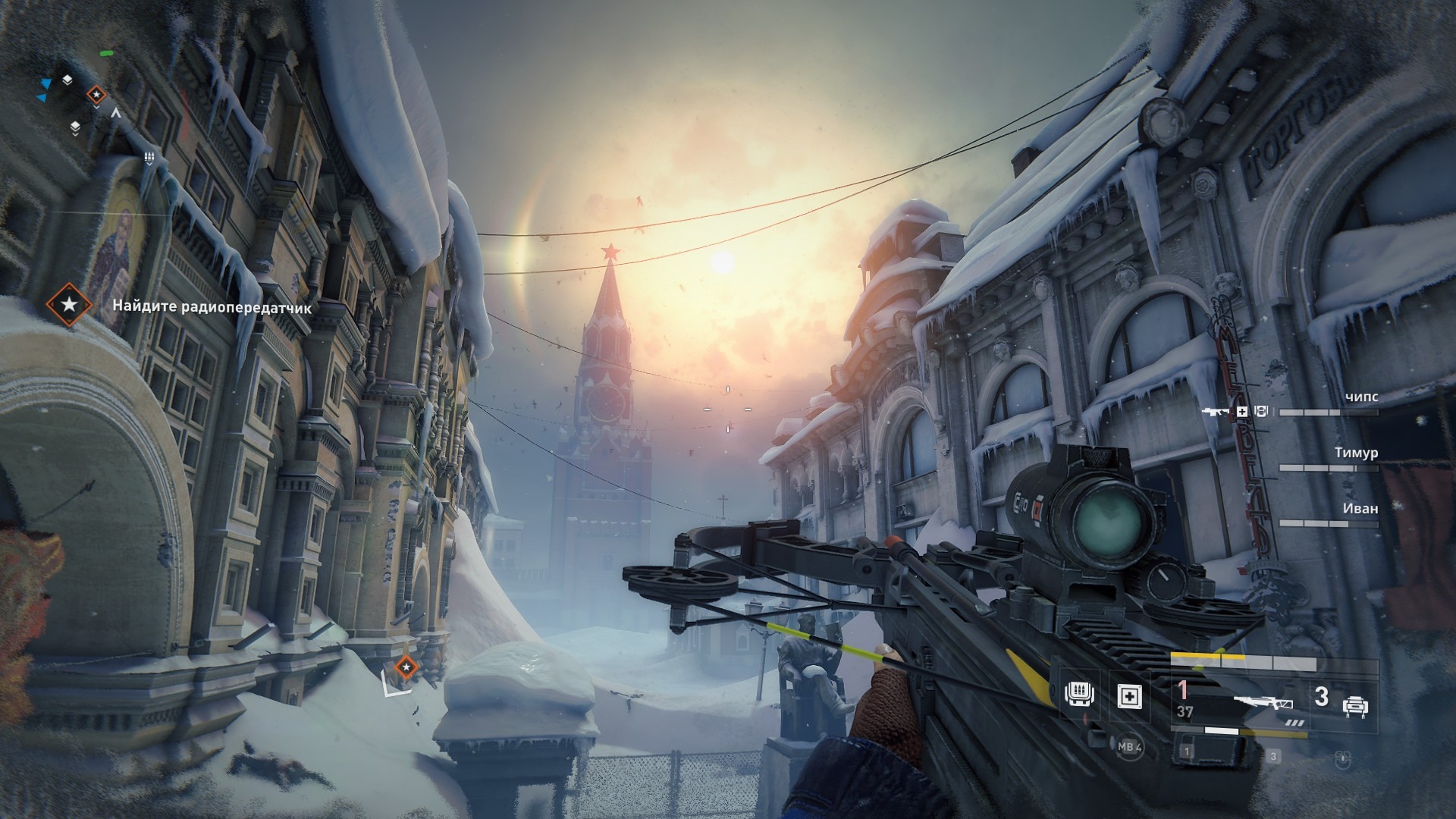The height and width of the screenshot is (819, 1456).
Task: Select teammate чипс in squad list
Action: (1360, 397)
